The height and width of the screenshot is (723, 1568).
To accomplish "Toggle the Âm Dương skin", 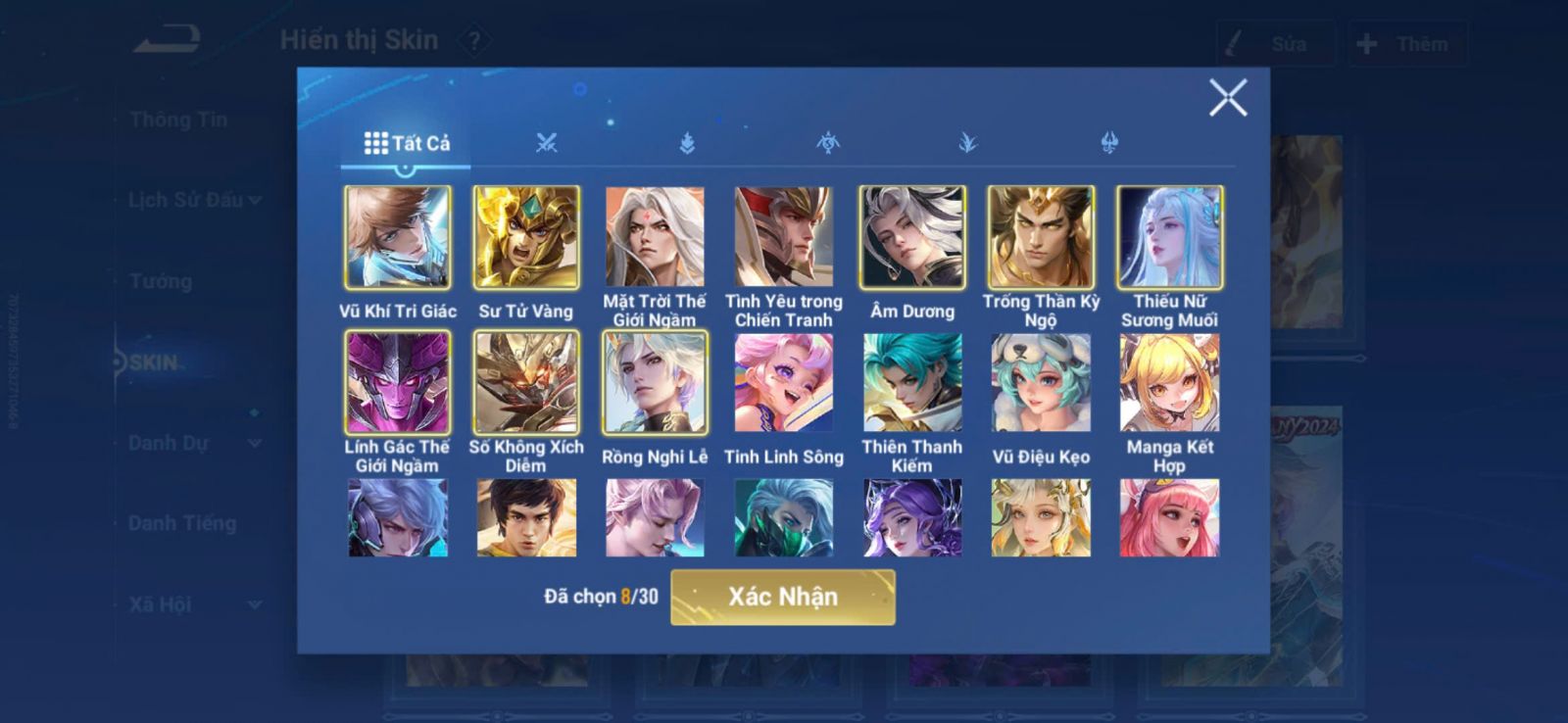I will [x=912, y=238].
